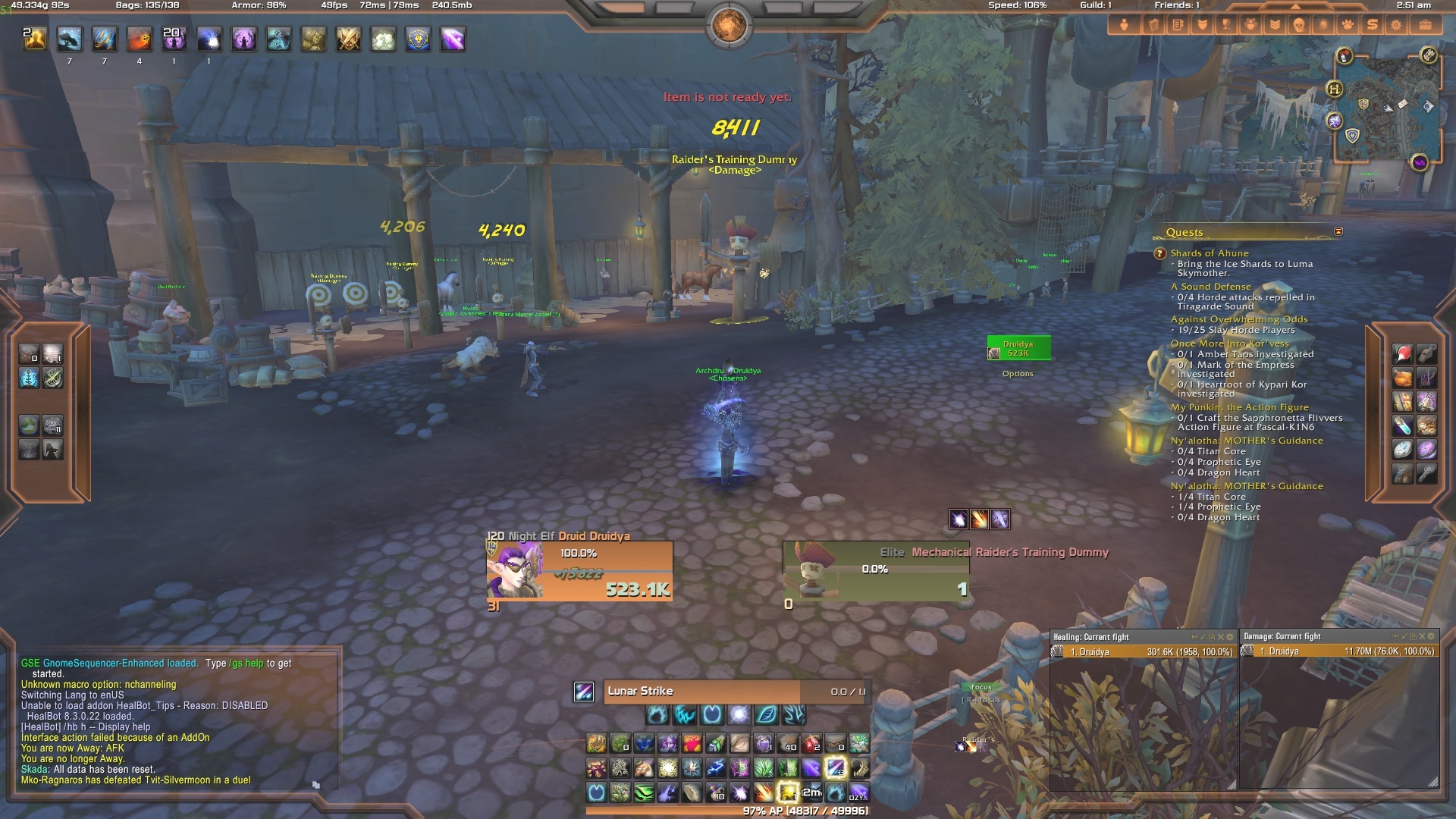
Task: Select the Shards of Ahune quest
Action: [1209, 253]
